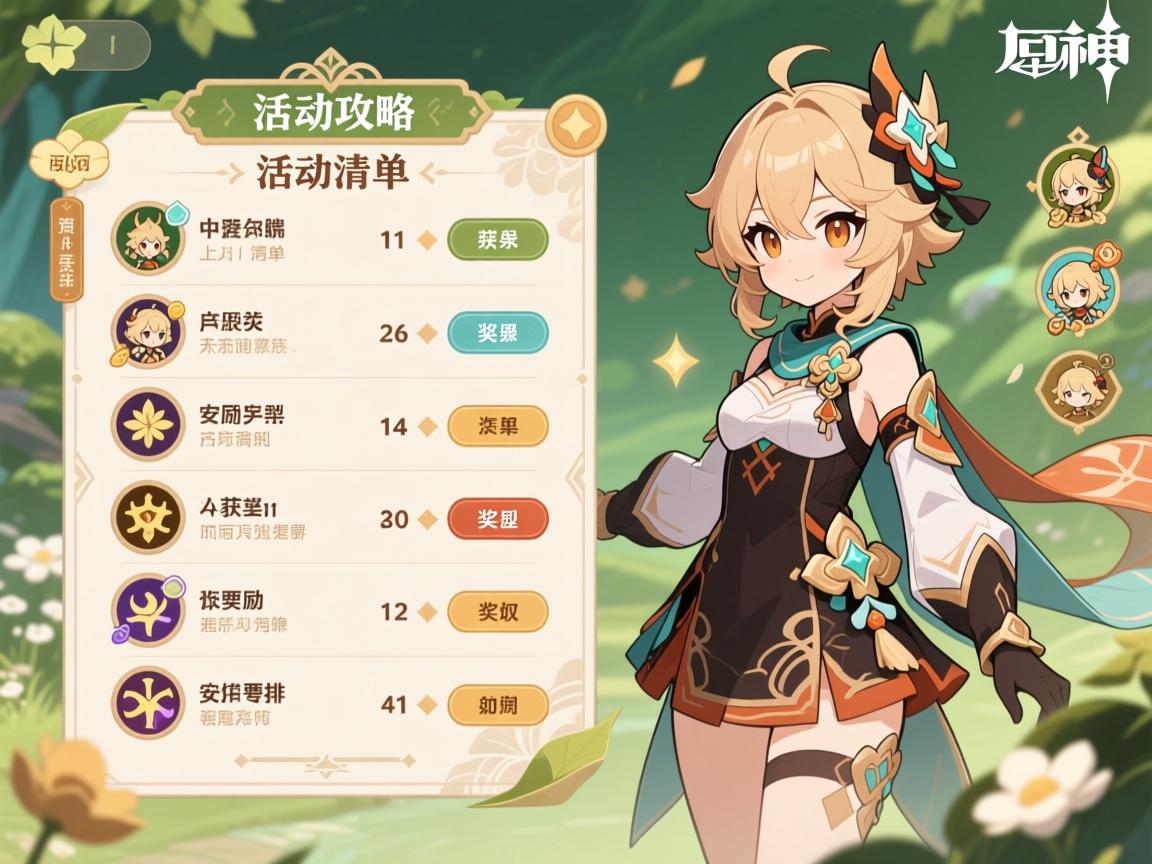Open the gold emblem icon in the 30 row
Screen dimensions: 1152x864
147,518
